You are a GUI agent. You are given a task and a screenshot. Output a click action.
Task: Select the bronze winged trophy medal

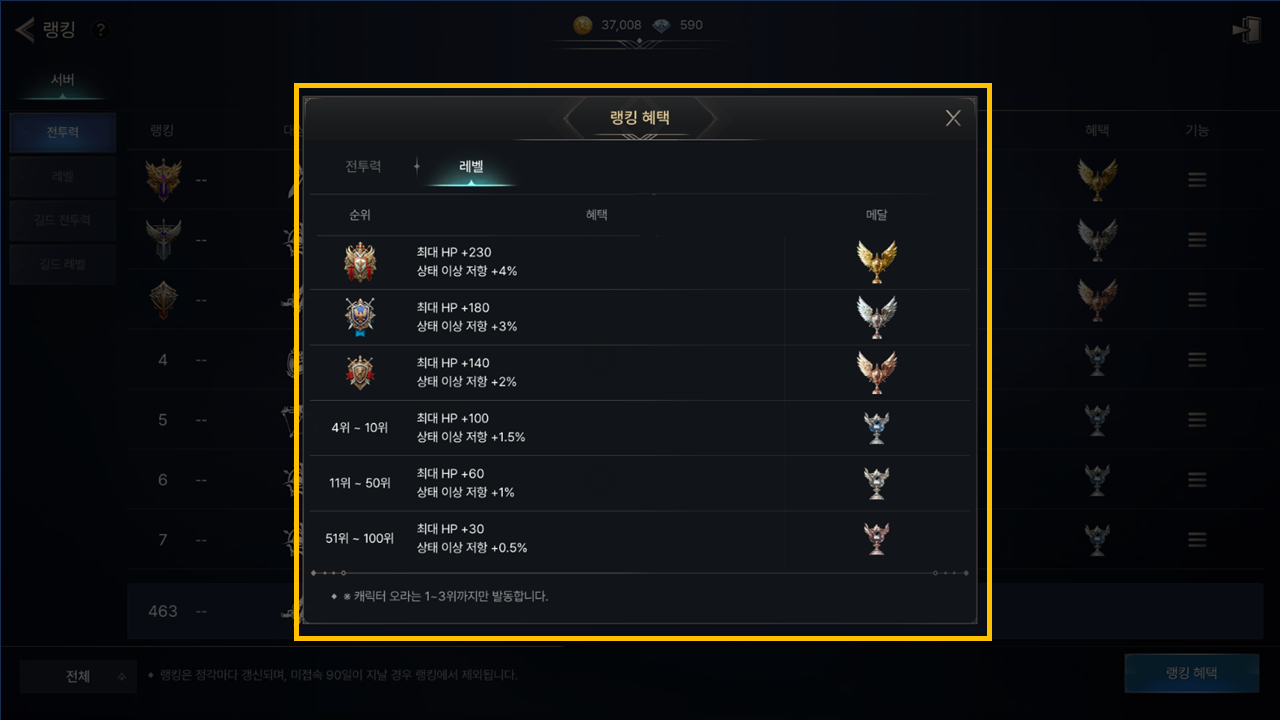pos(876,372)
